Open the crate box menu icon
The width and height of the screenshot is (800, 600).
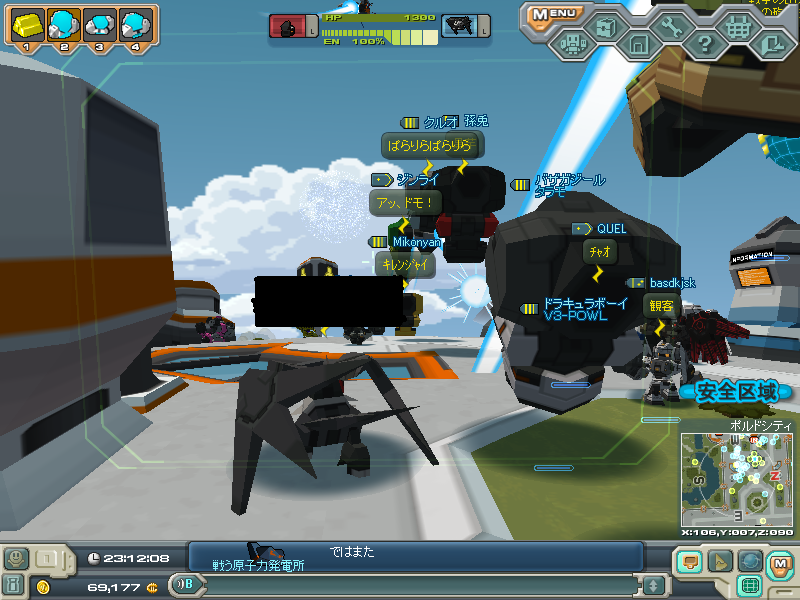(x=606, y=28)
